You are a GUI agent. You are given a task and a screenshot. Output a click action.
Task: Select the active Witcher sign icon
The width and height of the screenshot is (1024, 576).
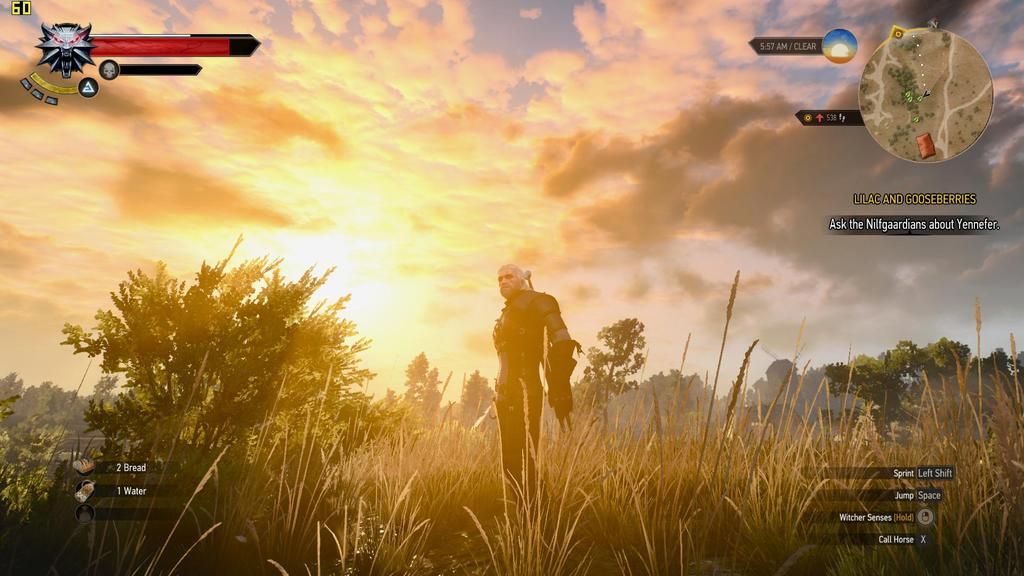tap(88, 88)
